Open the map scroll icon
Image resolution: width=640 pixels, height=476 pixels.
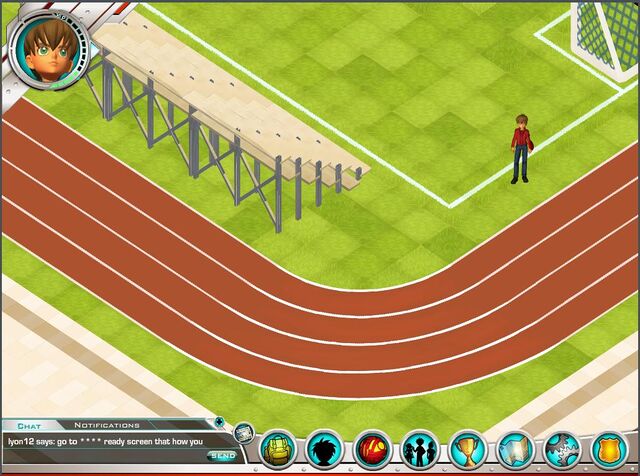click(513, 450)
